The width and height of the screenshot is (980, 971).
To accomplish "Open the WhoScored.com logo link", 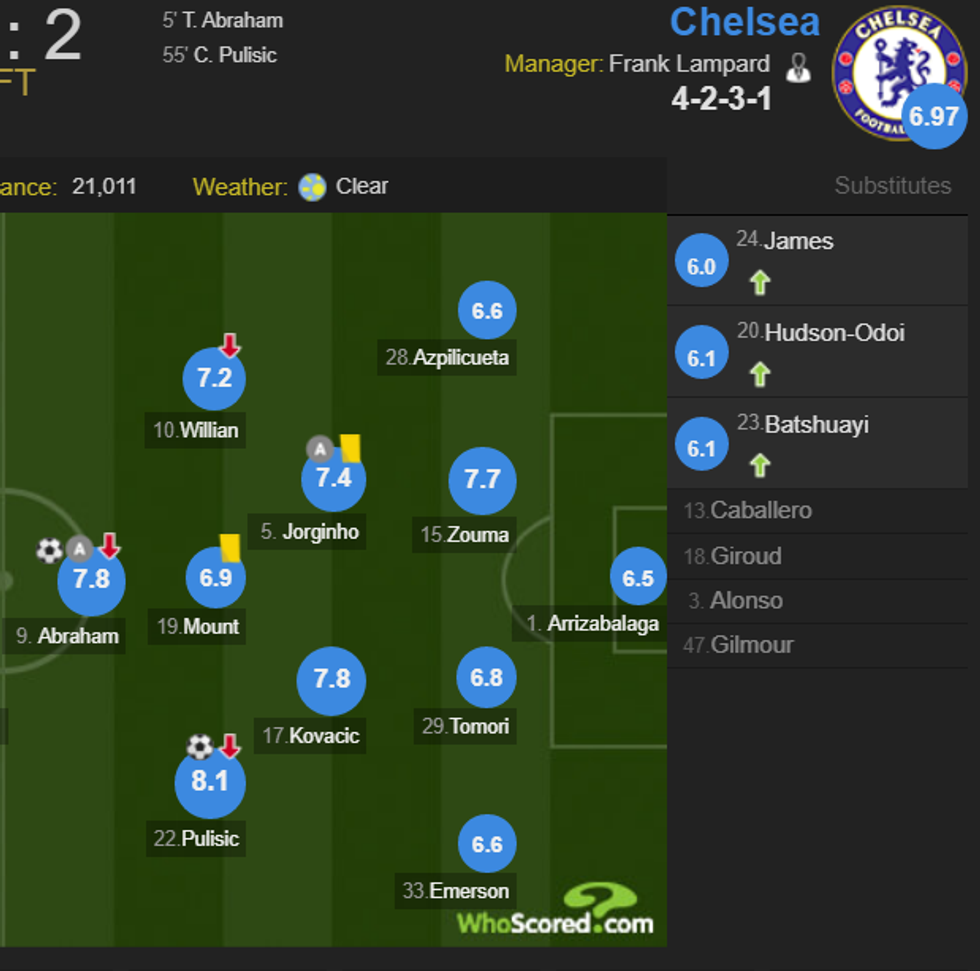I will [556, 911].
